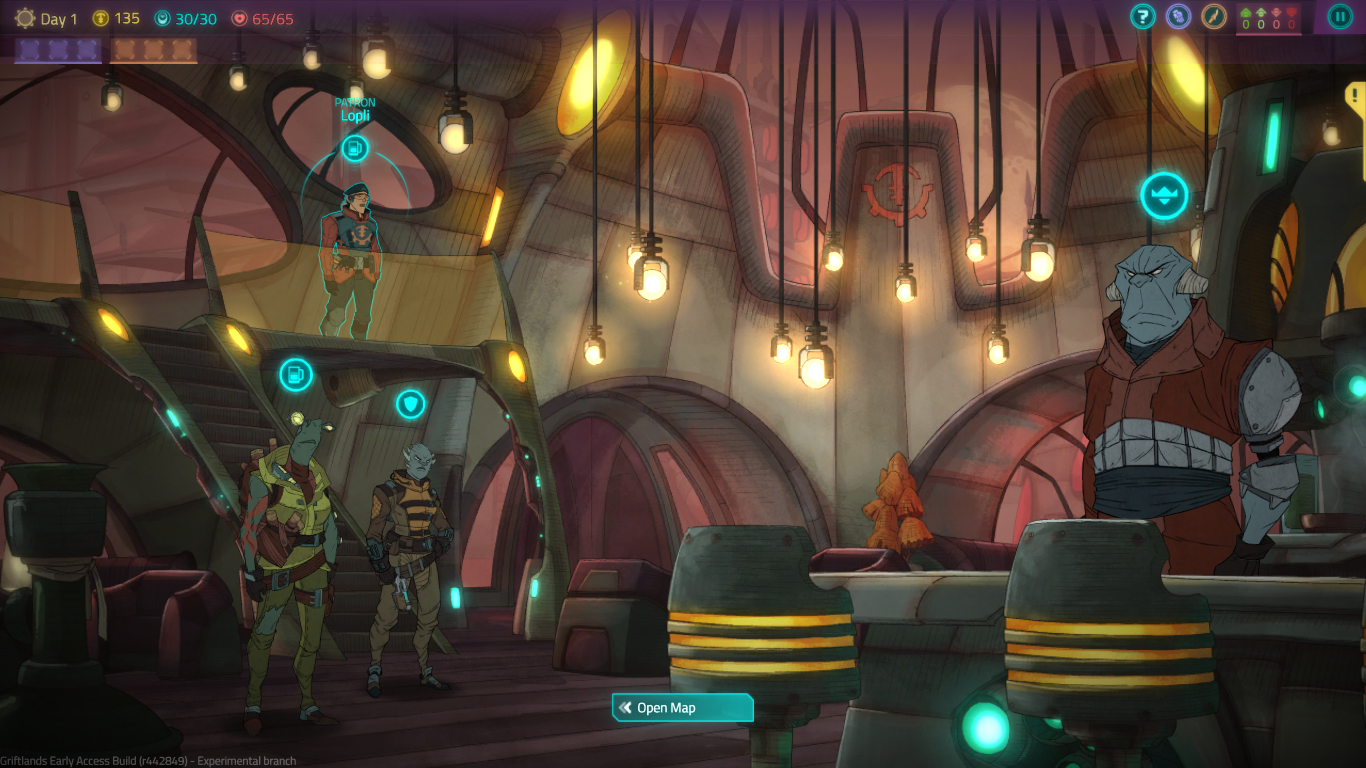1366x768 pixels.
Task: Click the drink icon above the green-clad alien
Action: (x=296, y=375)
